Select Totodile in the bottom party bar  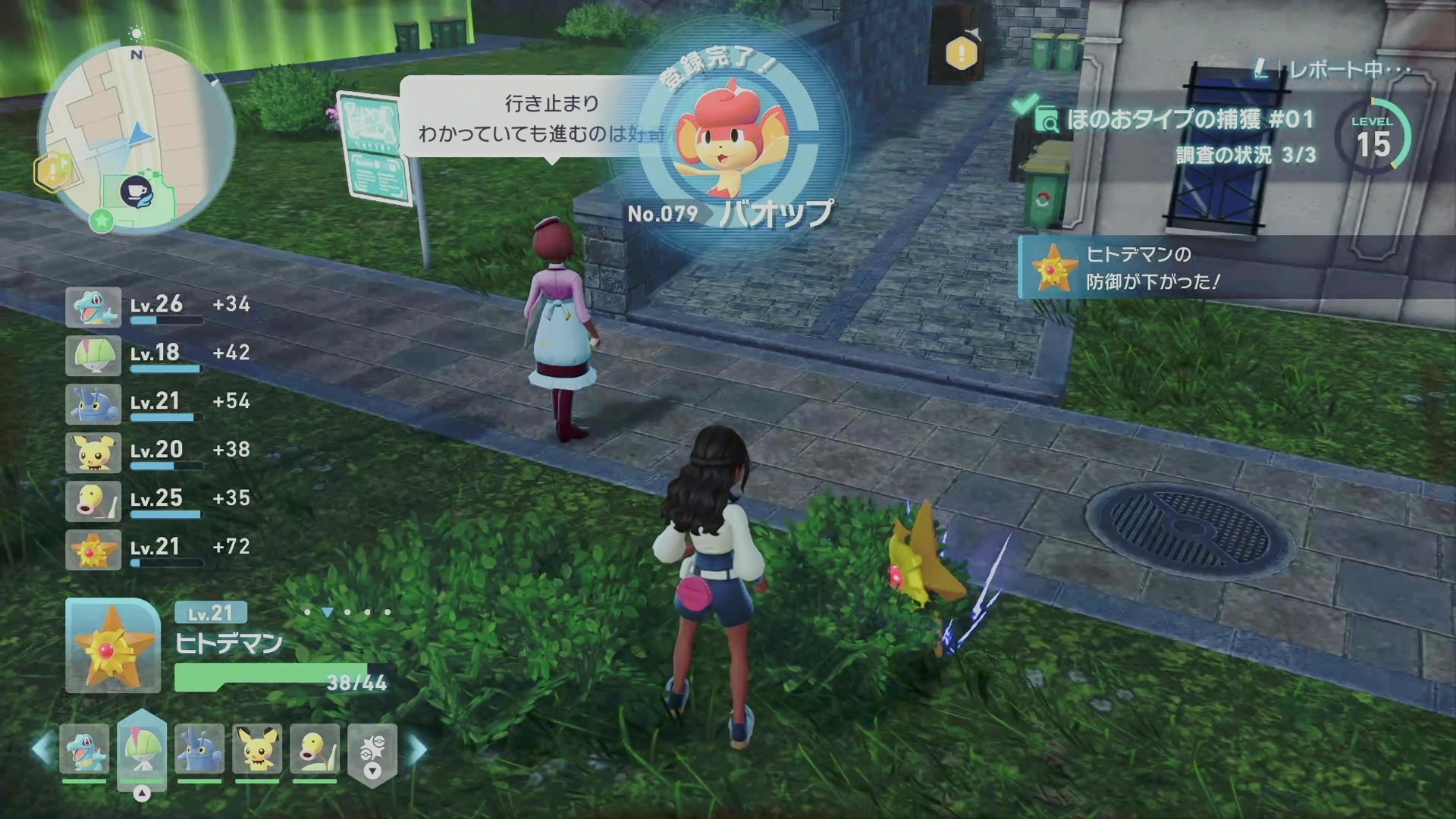pos(83,749)
